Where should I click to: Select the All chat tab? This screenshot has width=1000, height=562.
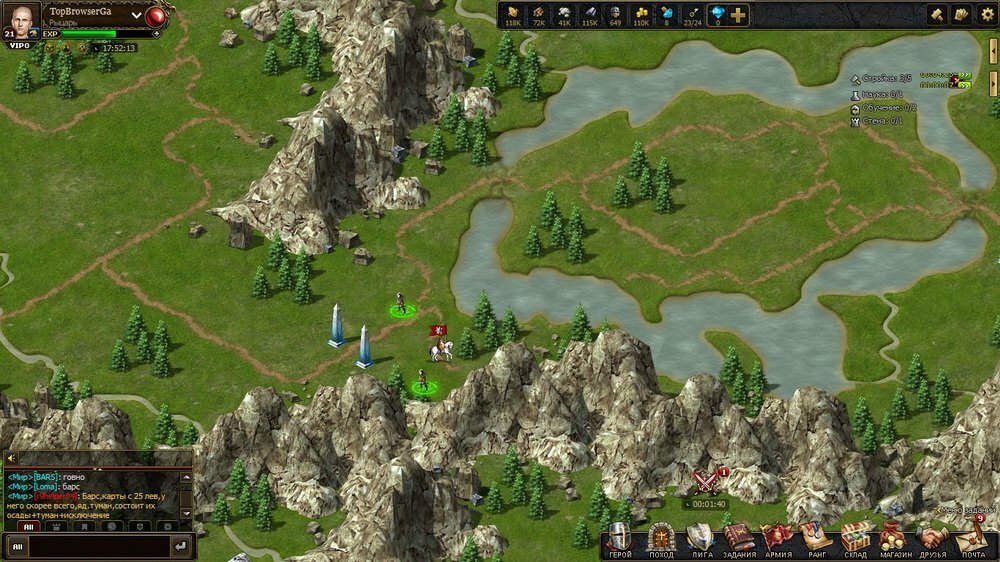tap(28, 525)
